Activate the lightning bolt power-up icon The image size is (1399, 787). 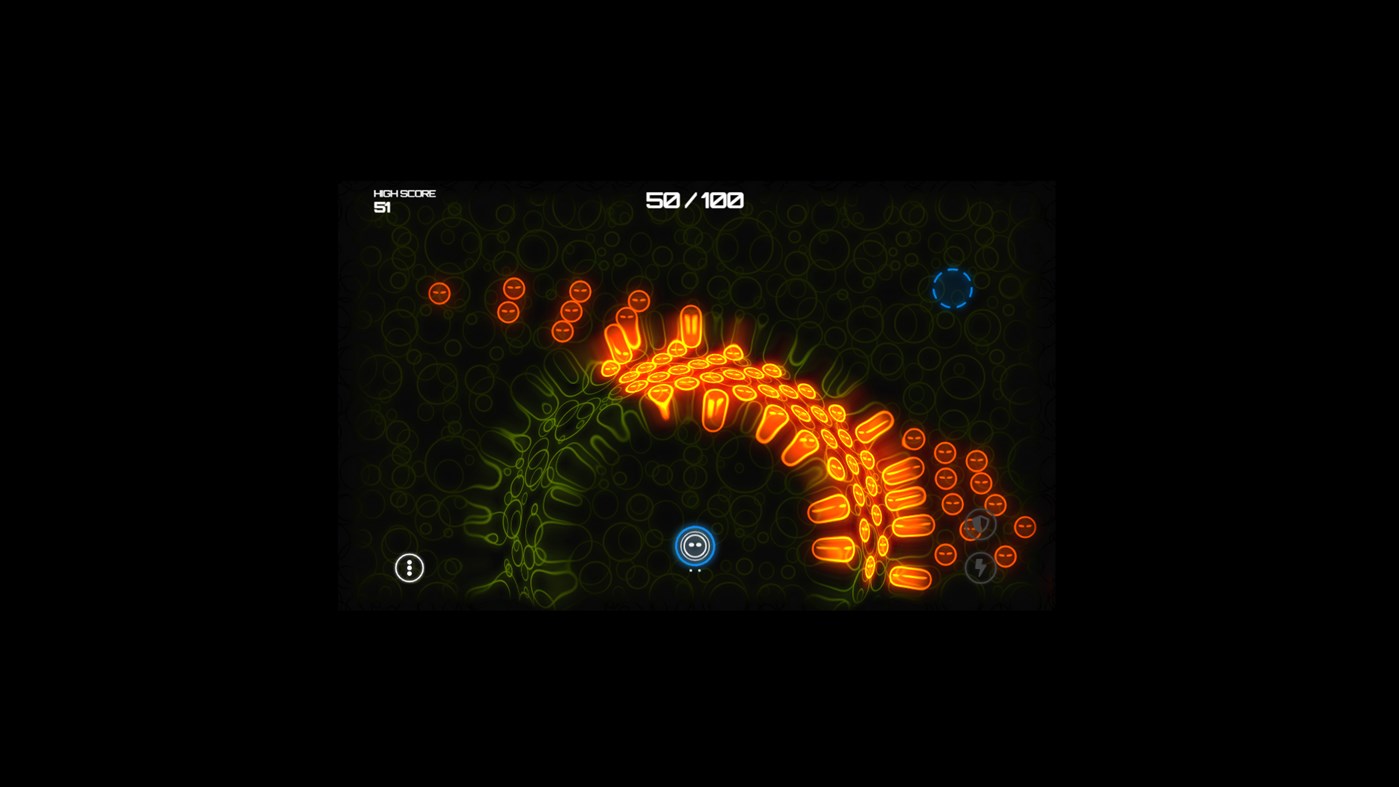tap(980, 566)
